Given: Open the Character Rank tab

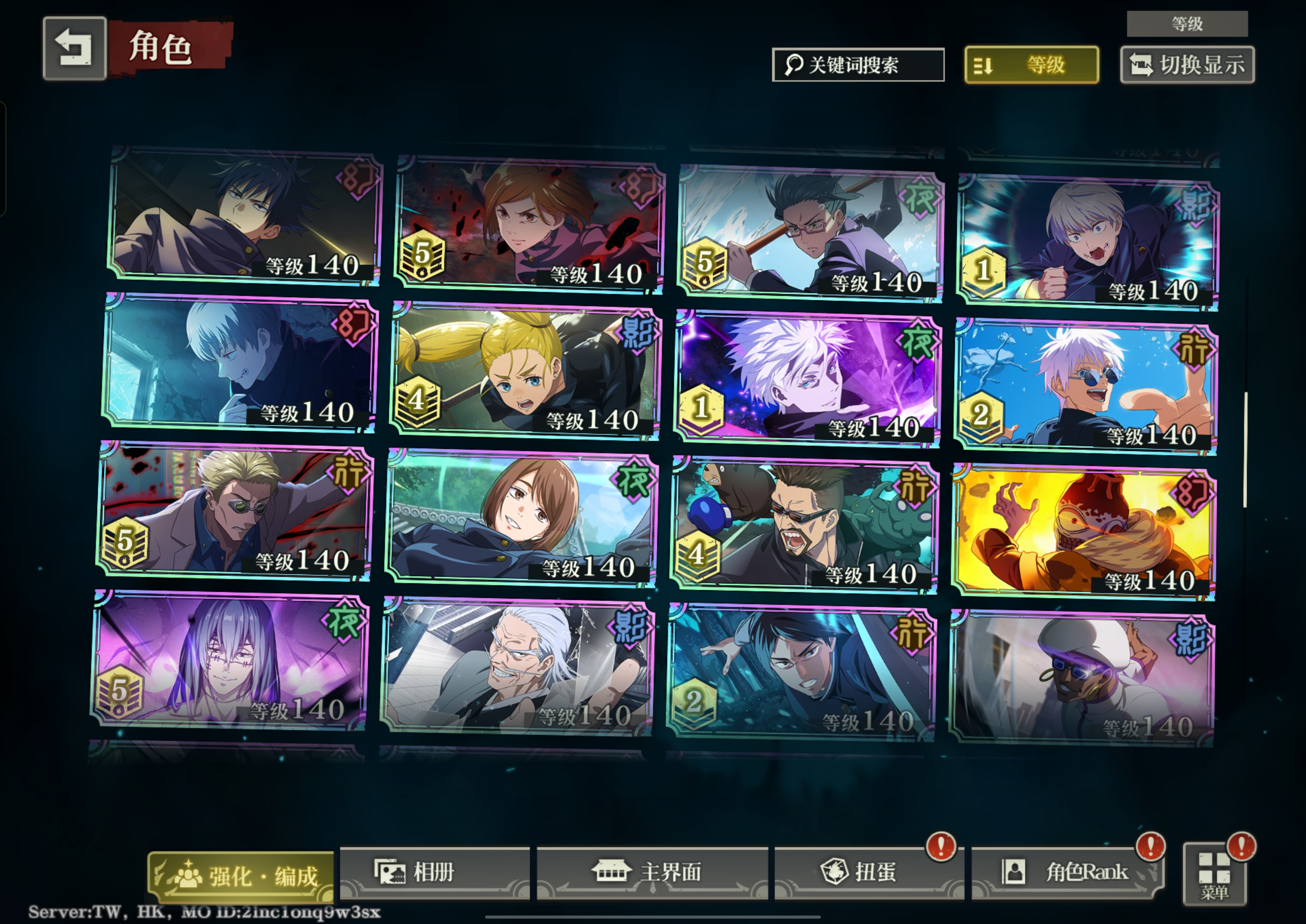Looking at the screenshot, I should 1067,872.
